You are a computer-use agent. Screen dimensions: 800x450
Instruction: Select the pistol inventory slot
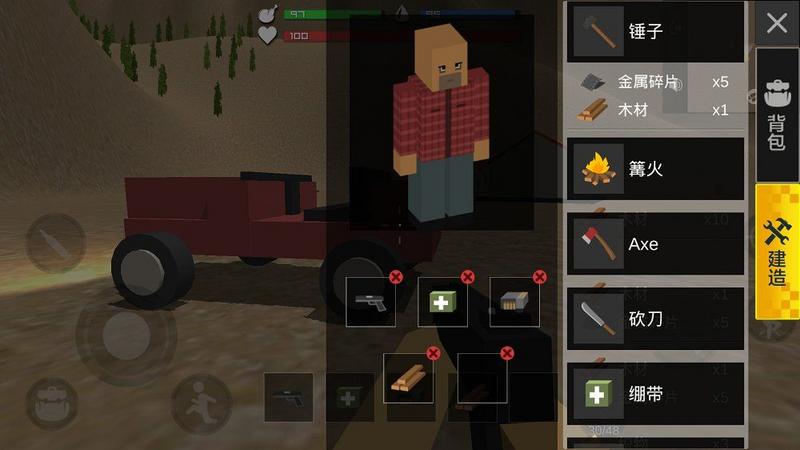370,302
